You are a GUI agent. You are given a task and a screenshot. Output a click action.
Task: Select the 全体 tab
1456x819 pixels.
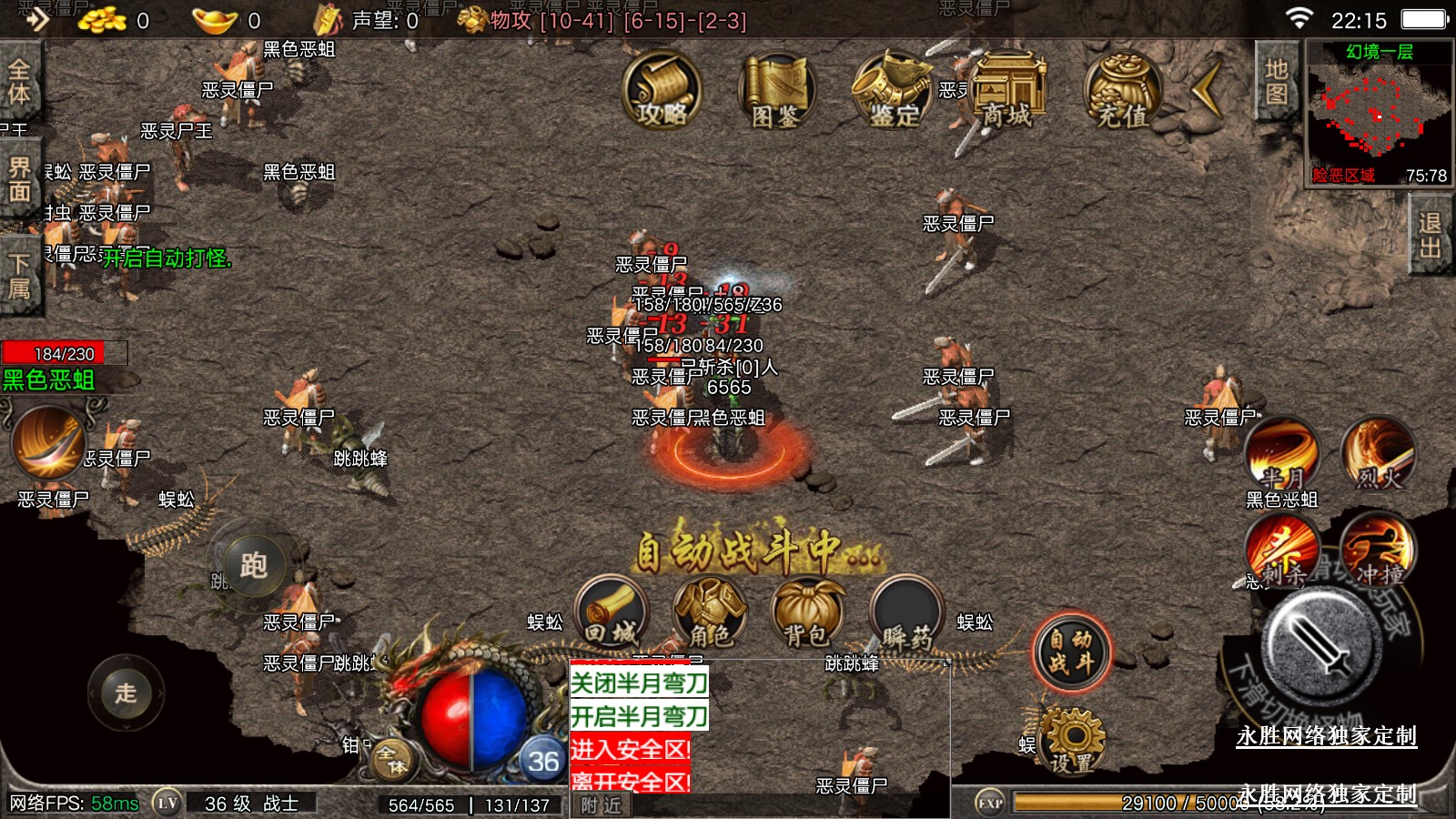(19, 81)
